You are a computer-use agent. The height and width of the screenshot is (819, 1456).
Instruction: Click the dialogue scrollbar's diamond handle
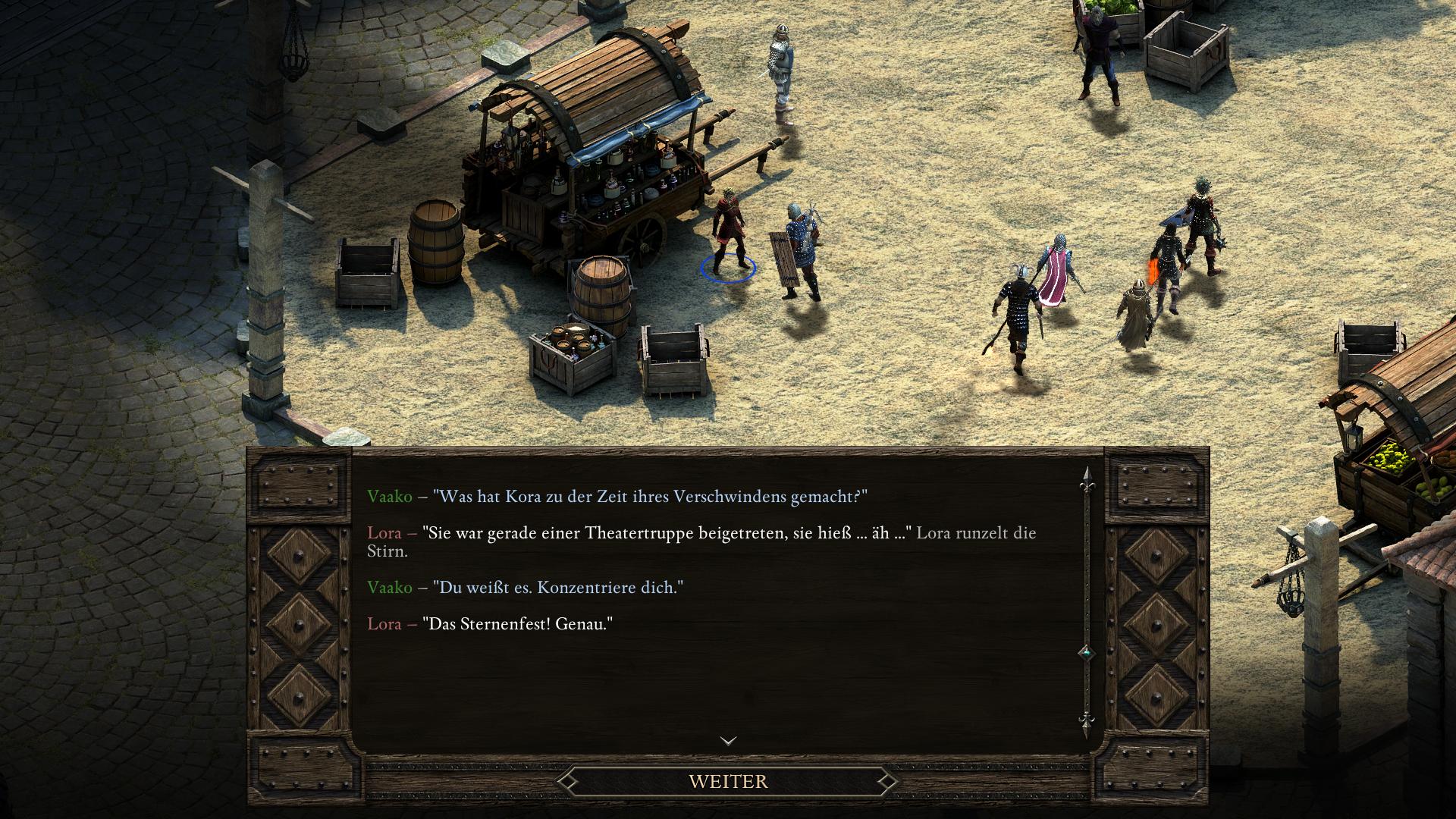coord(1086,653)
